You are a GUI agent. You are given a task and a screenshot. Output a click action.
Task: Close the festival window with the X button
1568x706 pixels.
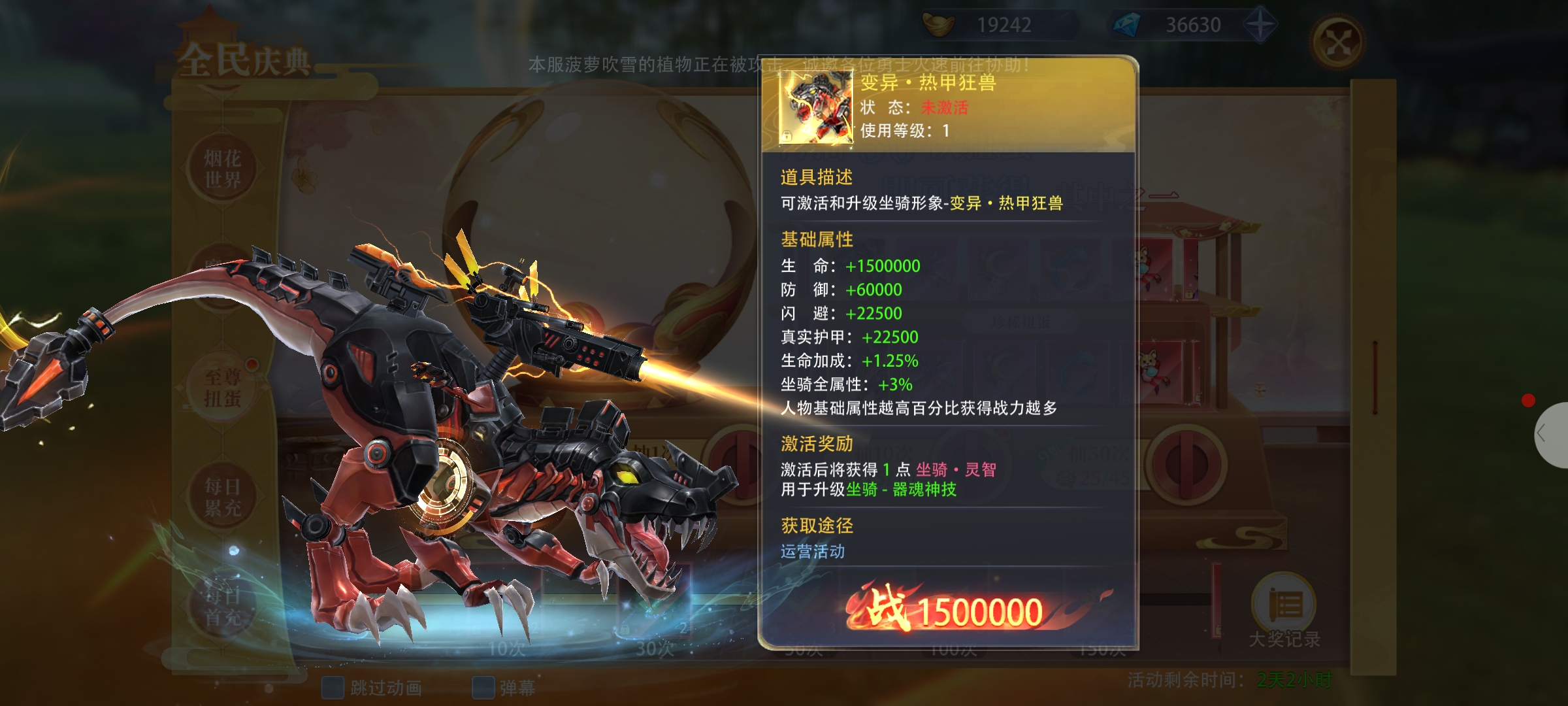point(1338,43)
